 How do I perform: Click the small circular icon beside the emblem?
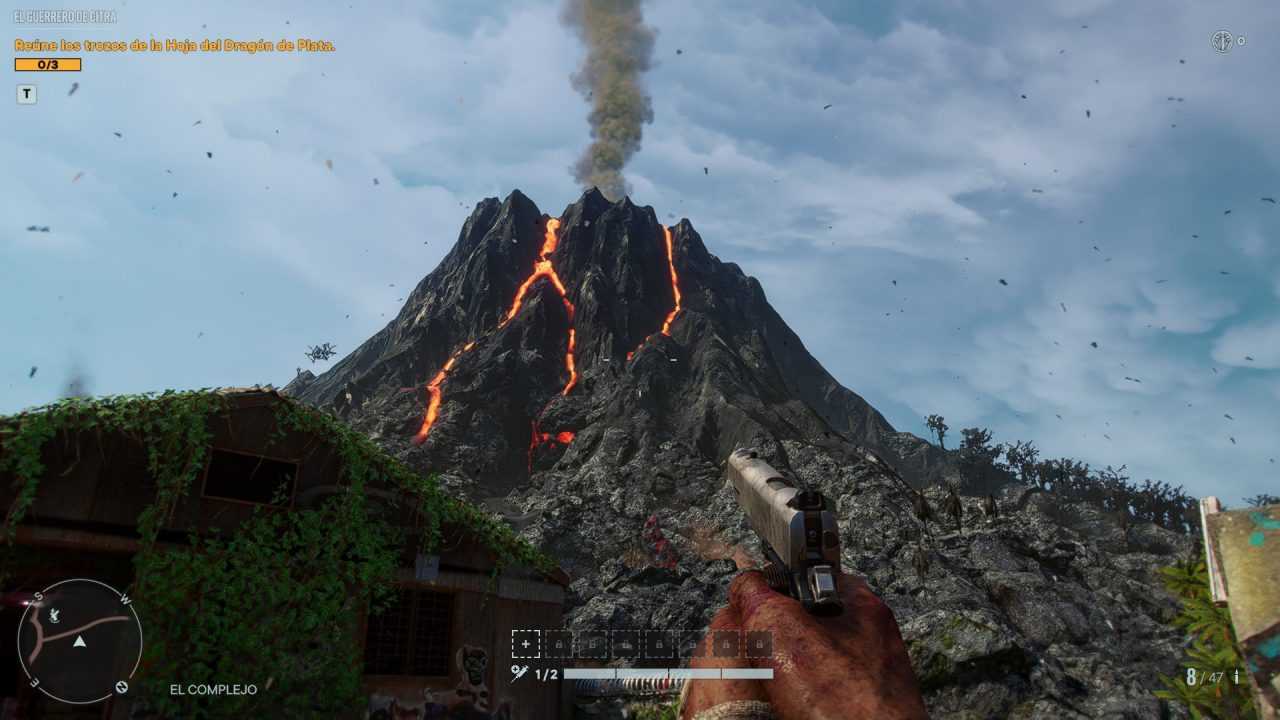coord(1241,41)
